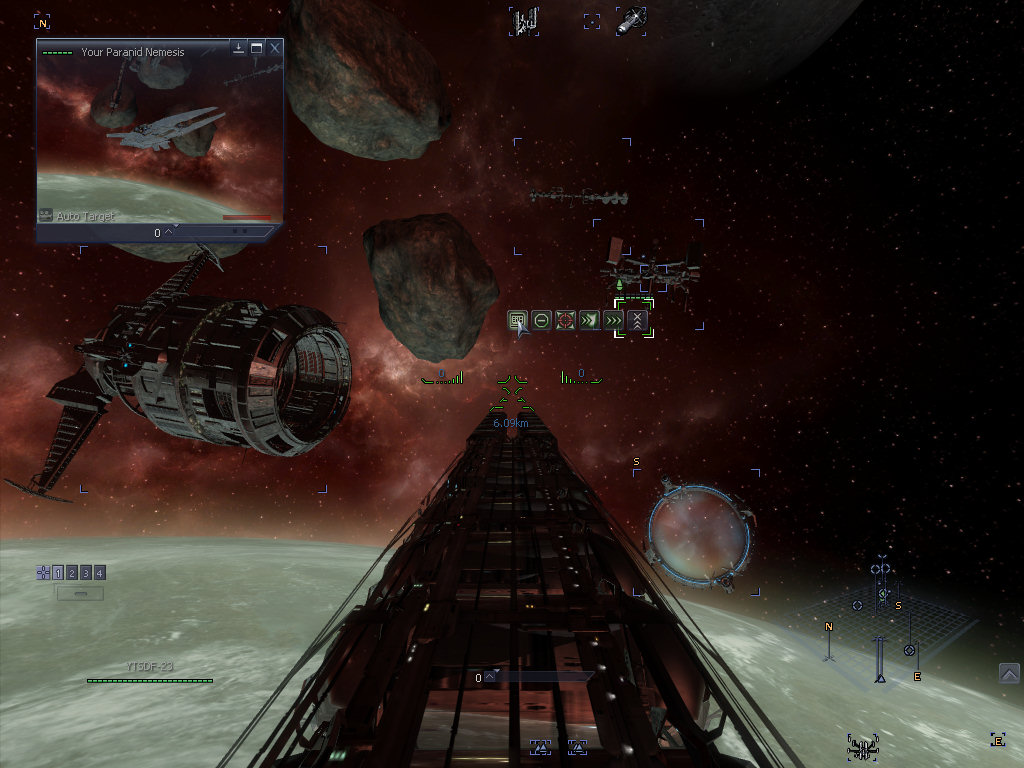
Task: Activate the triple-chevron fly-to command icon
Action: point(613,320)
